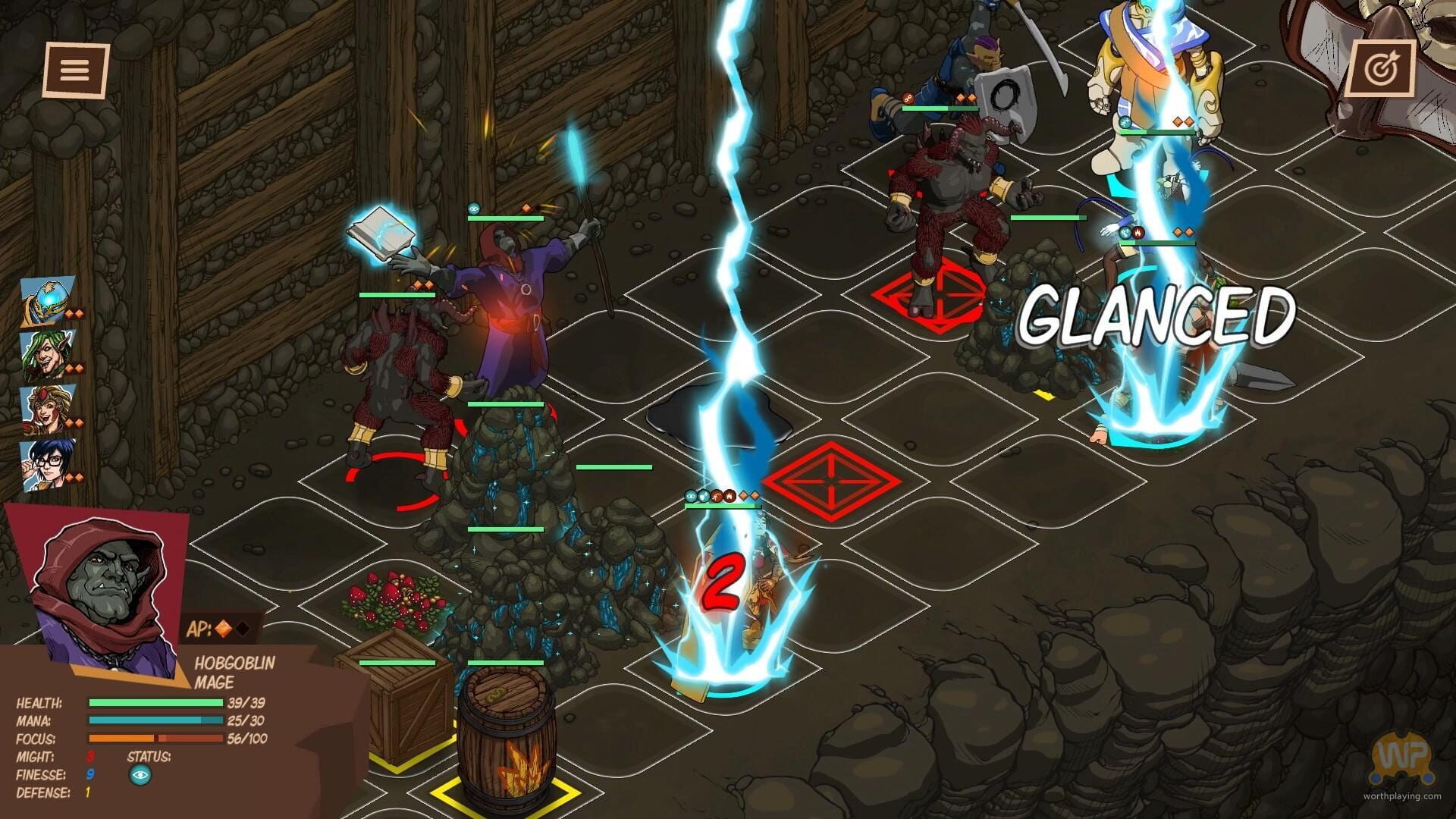
Task: Click the teal double-eye status icon above the unit
Action: click(691, 495)
